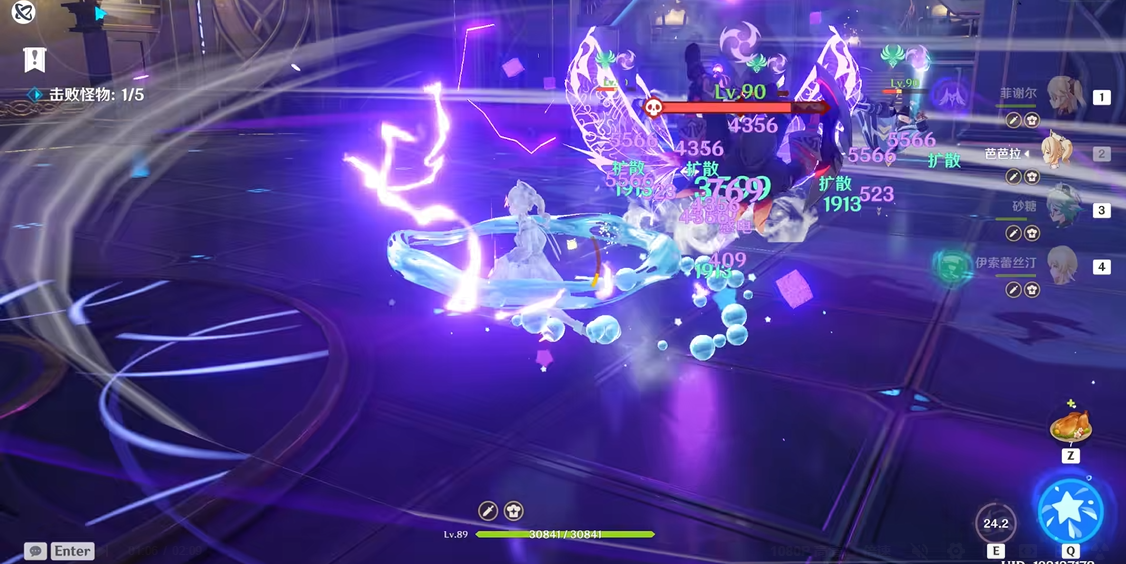
Task: Open the chat speech bubble
Action: tap(35, 551)
